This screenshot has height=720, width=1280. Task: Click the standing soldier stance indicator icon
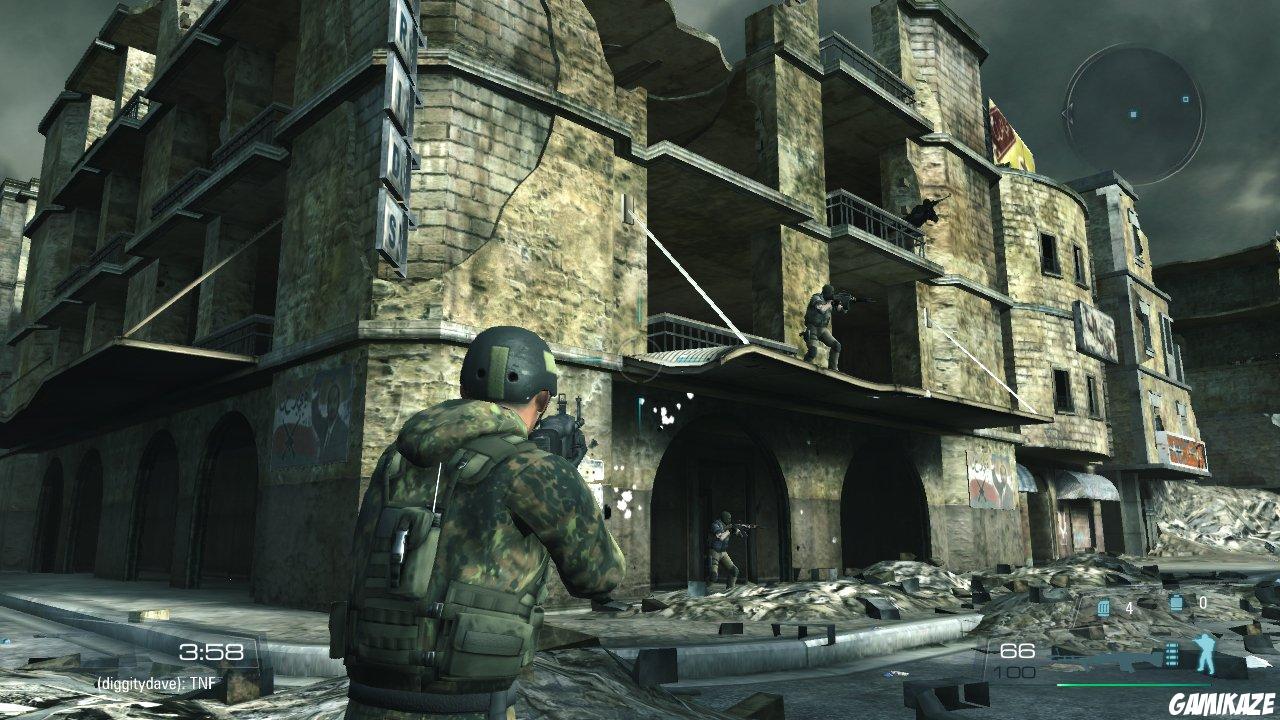click(1205, 654)
